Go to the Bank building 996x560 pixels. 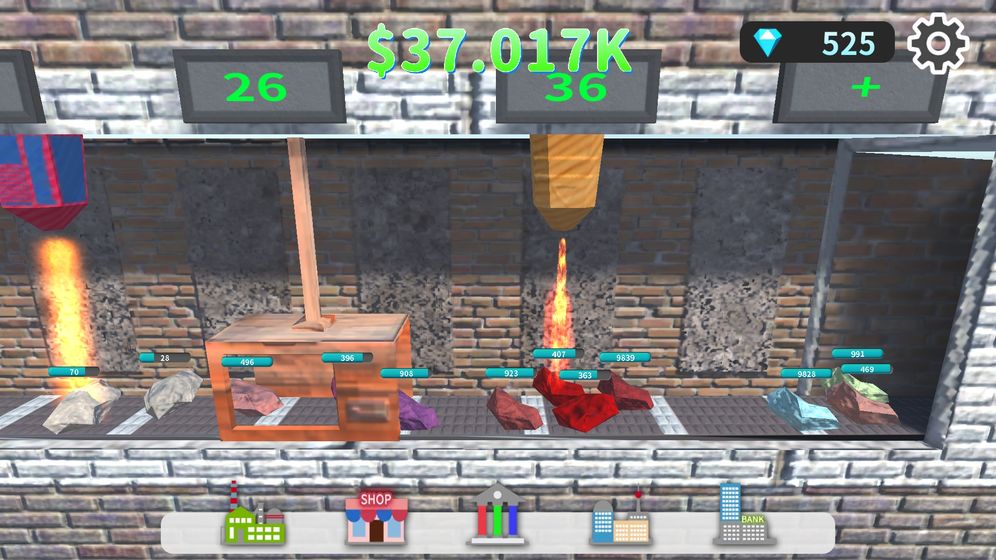coord(744,514)
